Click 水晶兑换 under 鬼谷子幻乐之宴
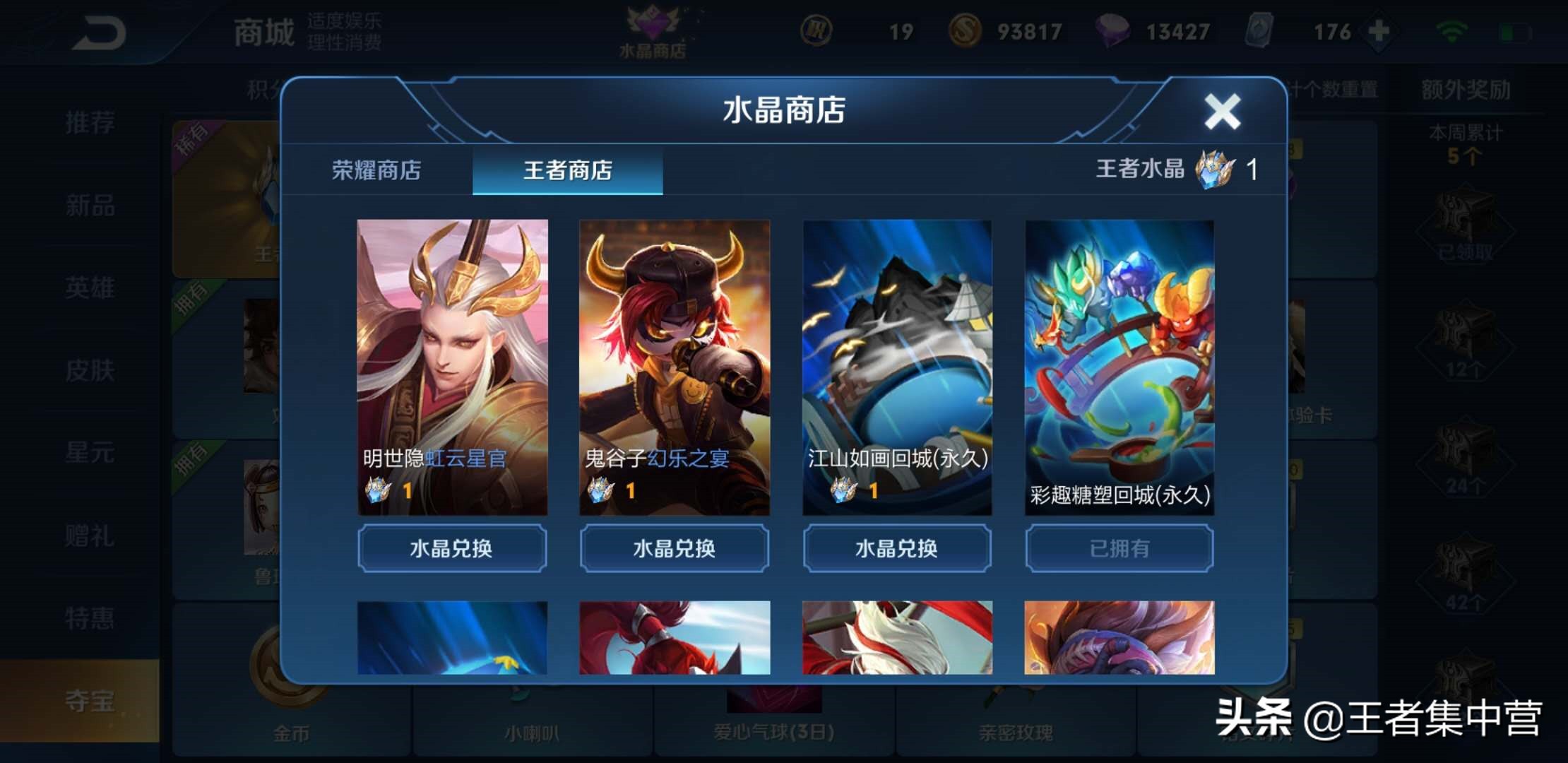The width and height of the screenshot is (1568, 763). [674, 548]
